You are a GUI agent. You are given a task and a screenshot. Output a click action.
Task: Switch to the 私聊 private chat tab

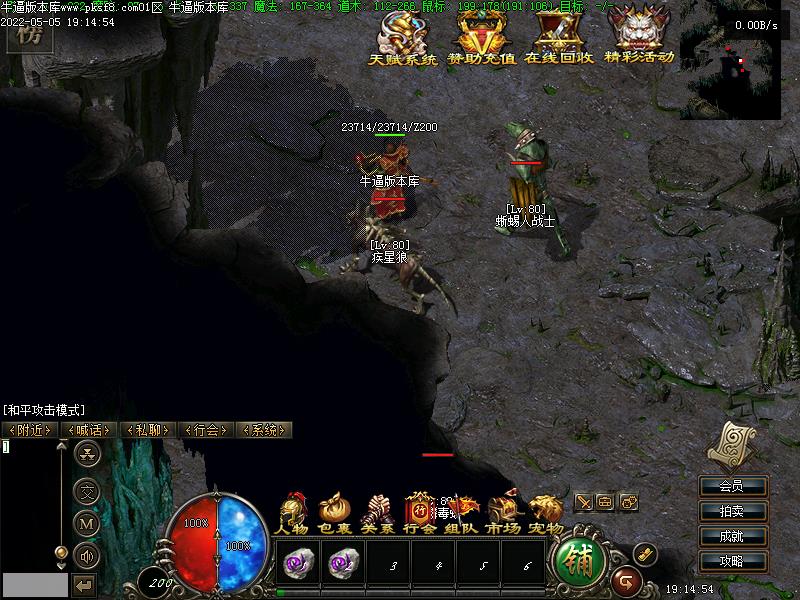[x=147, y=430]
